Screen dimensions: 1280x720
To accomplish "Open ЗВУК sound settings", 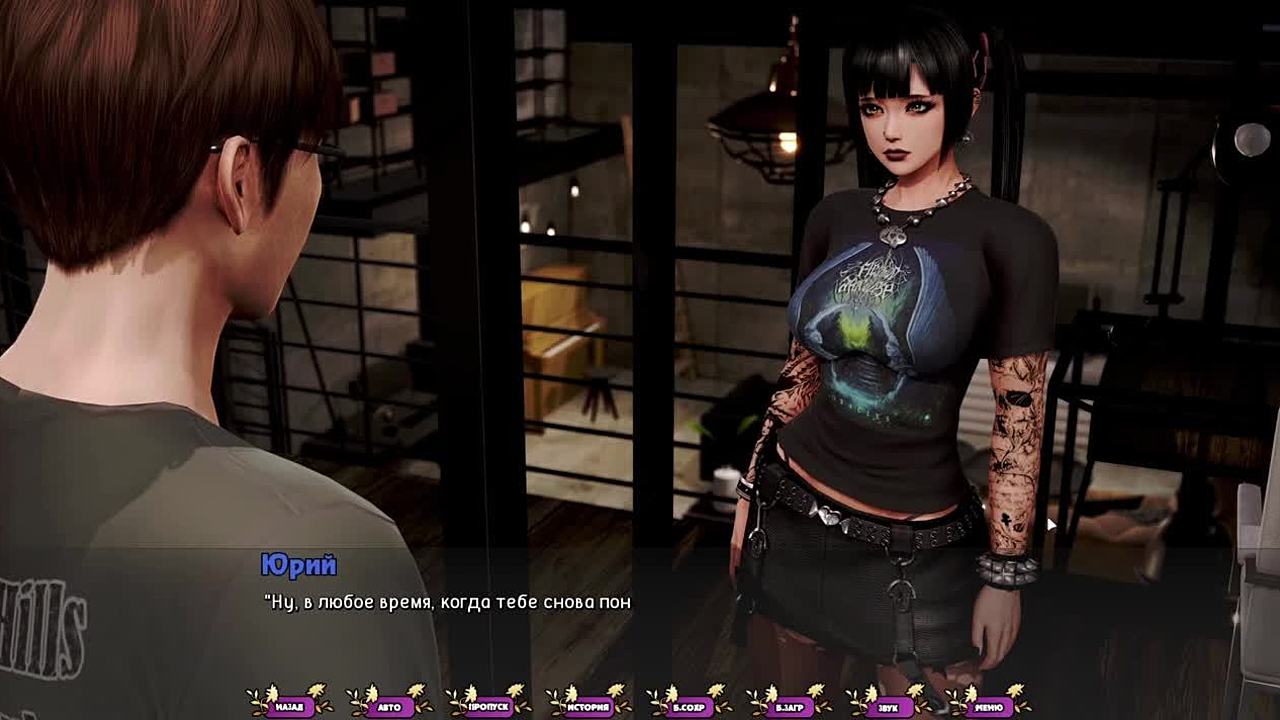I will tap(889, 707).
